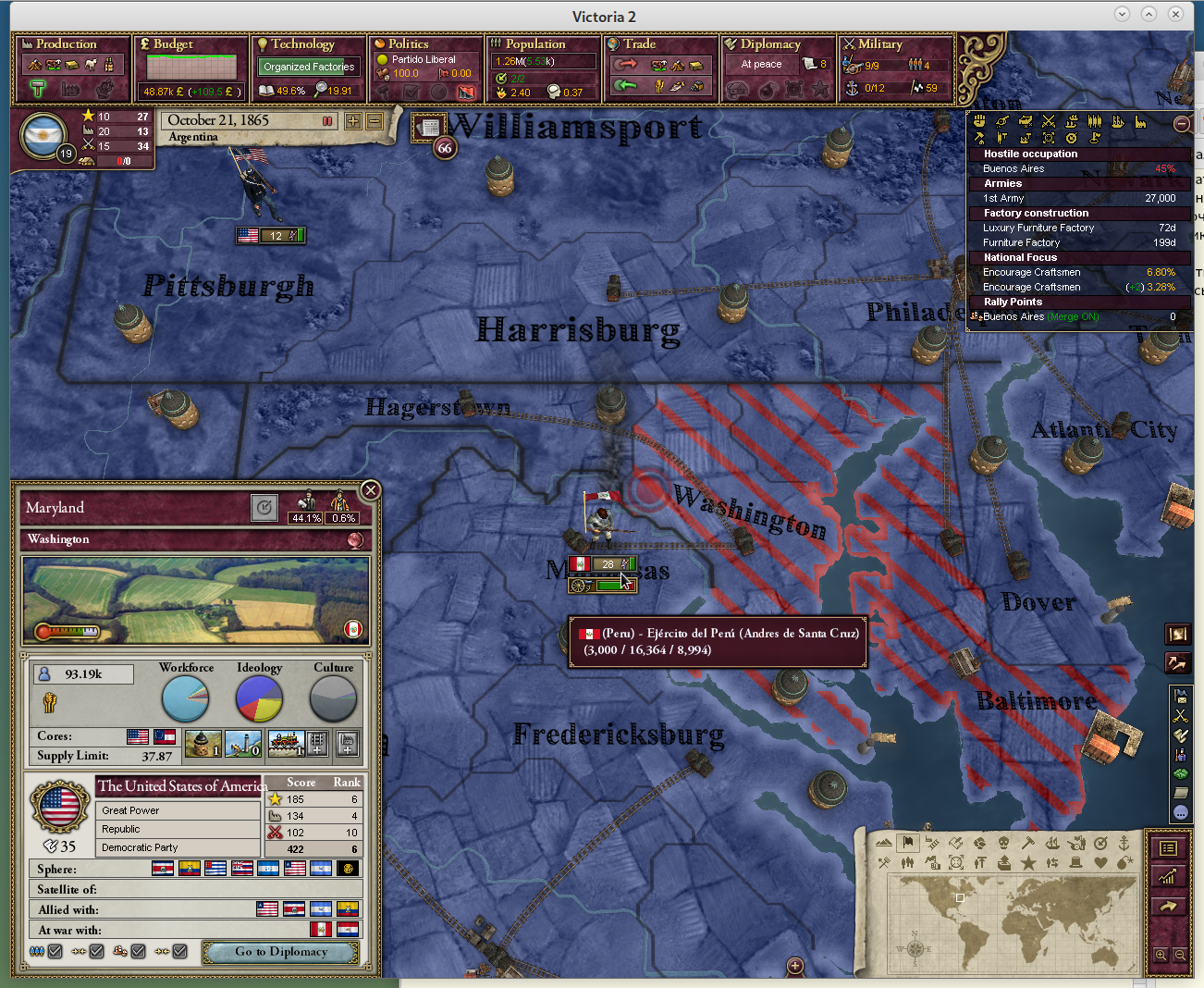Close the Victoria 2 window
1204x988 pixels.
[x=1175, y=14]
